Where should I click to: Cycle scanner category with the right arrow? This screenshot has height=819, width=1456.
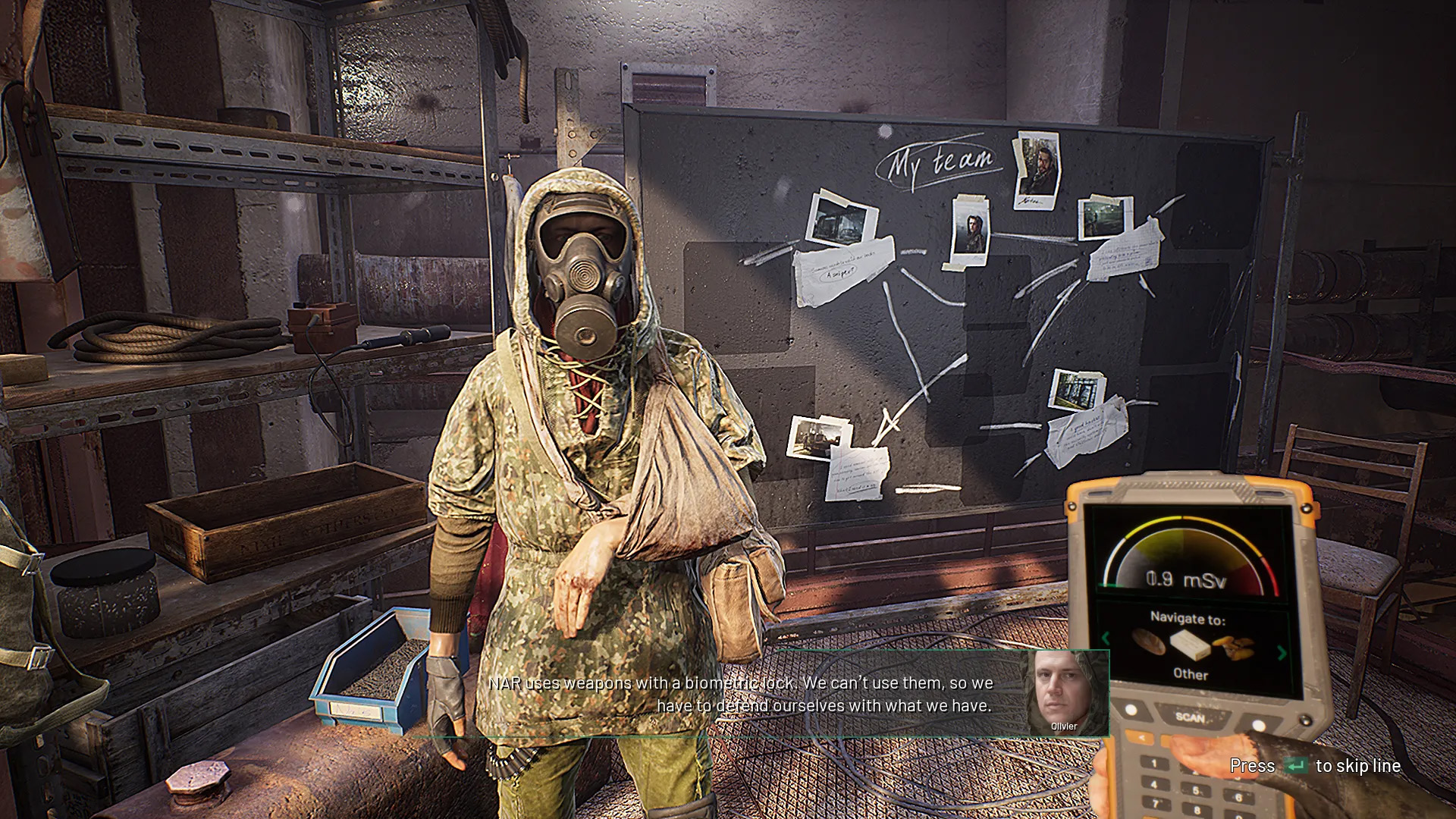tap(1282, 653)
